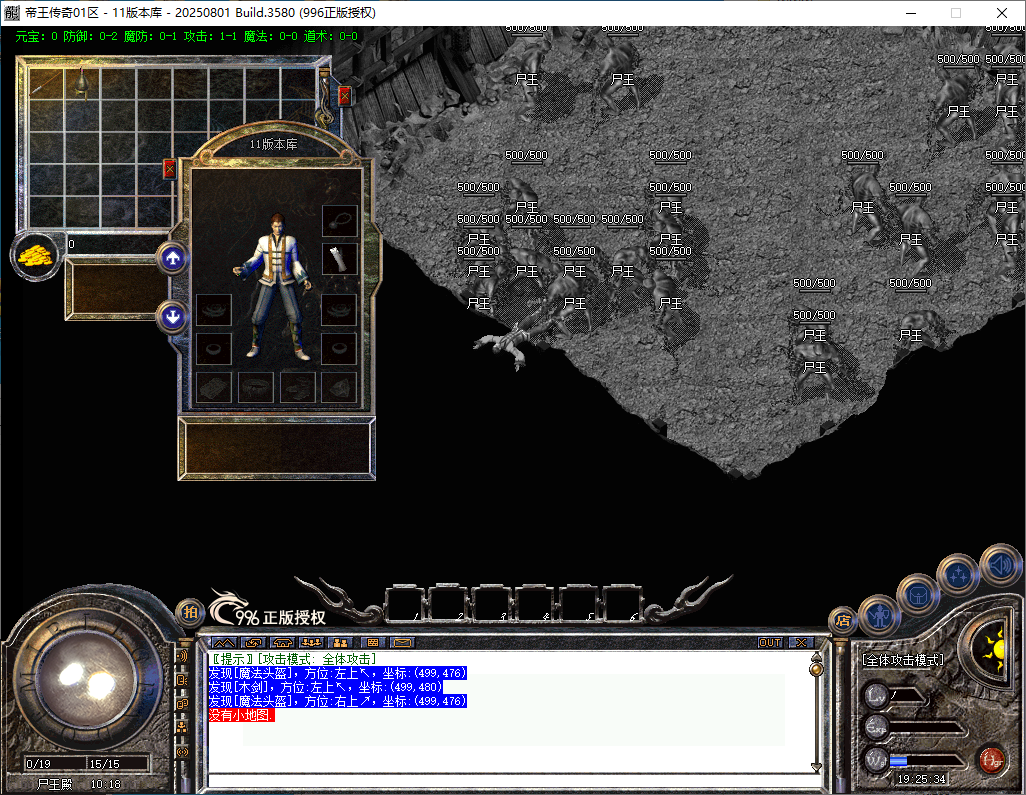Select the necklace equipment slot
This screenshot has width=1026, height=795.
340,221
